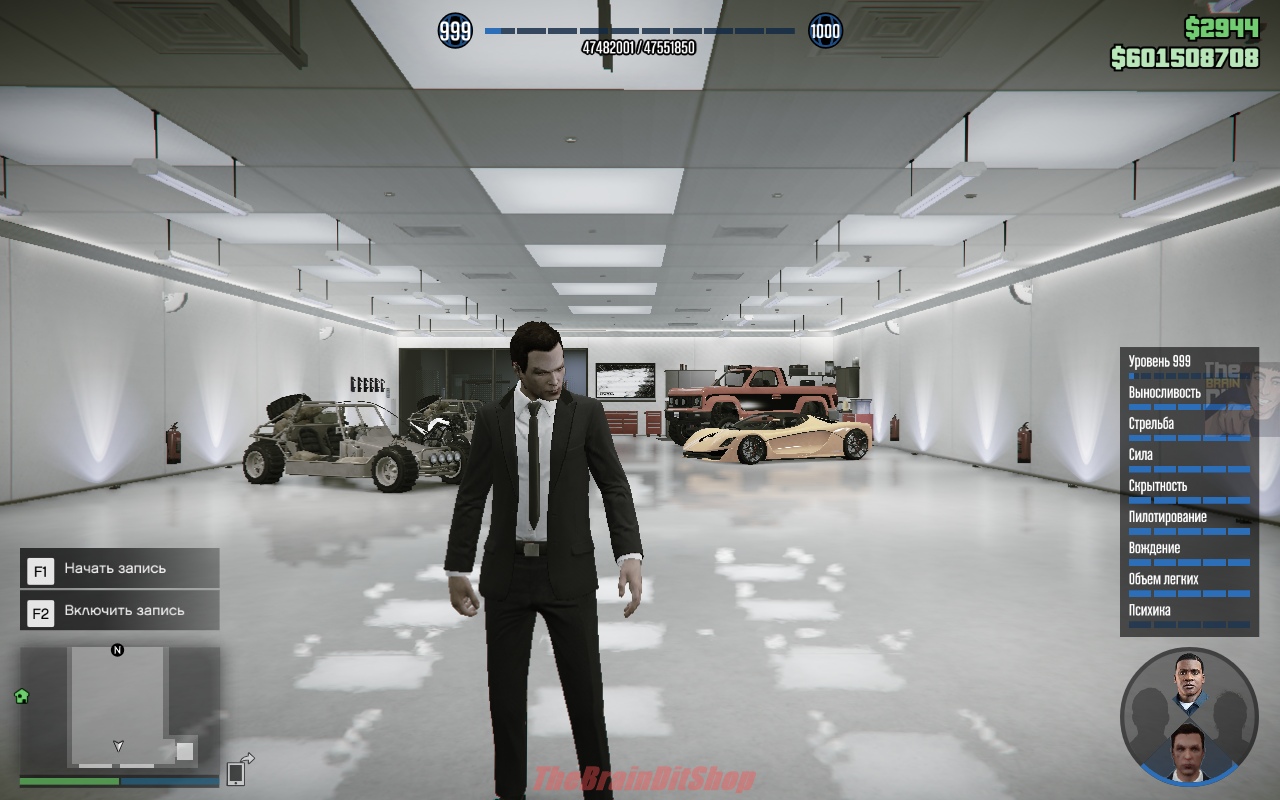This screenshot has width=1280, height=800.
Task: Select the green house marker beside the minimap
Action: tap(21, 696)
